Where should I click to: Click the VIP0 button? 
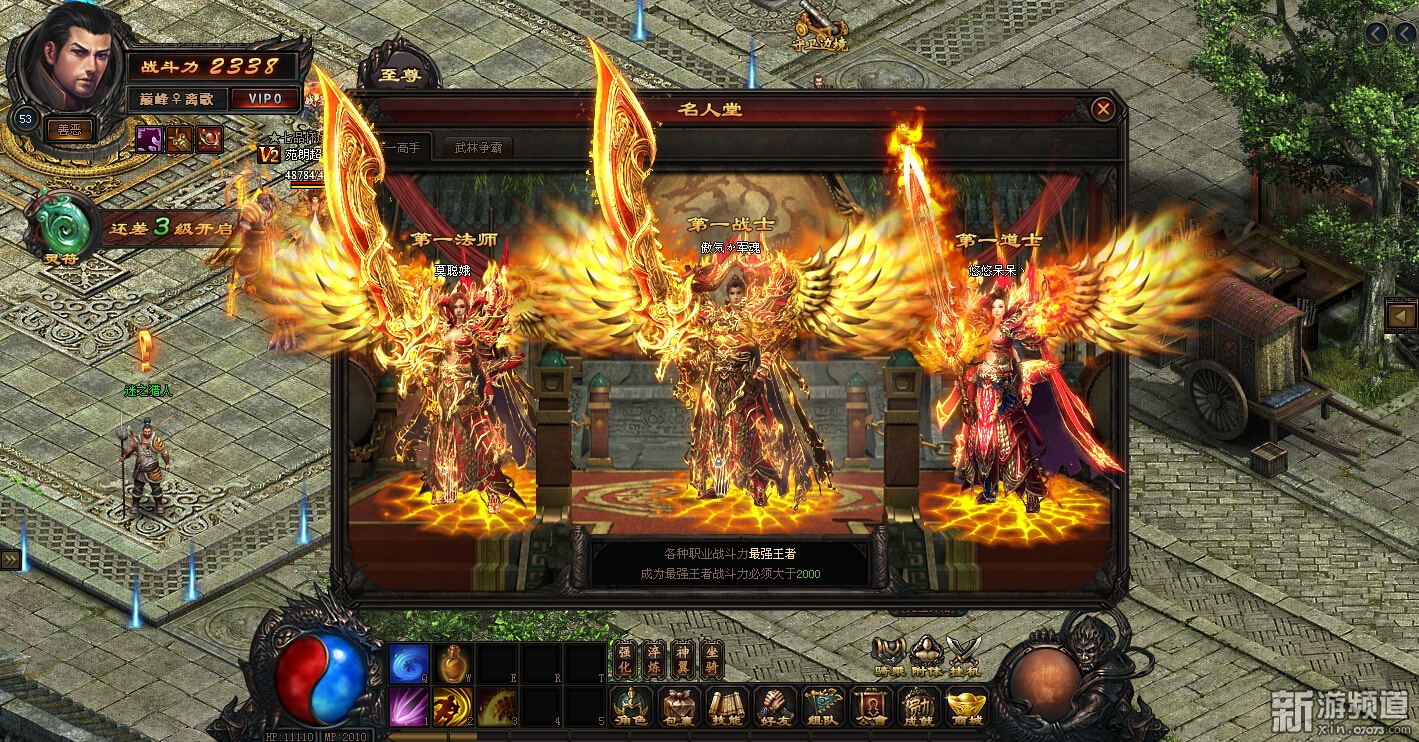pos(265,99)
